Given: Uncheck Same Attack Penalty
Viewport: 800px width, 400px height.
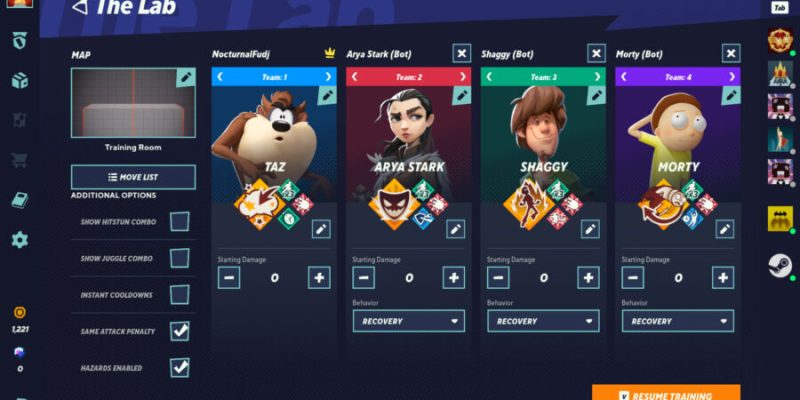Looking at the screenshot, I should [179, 331].
